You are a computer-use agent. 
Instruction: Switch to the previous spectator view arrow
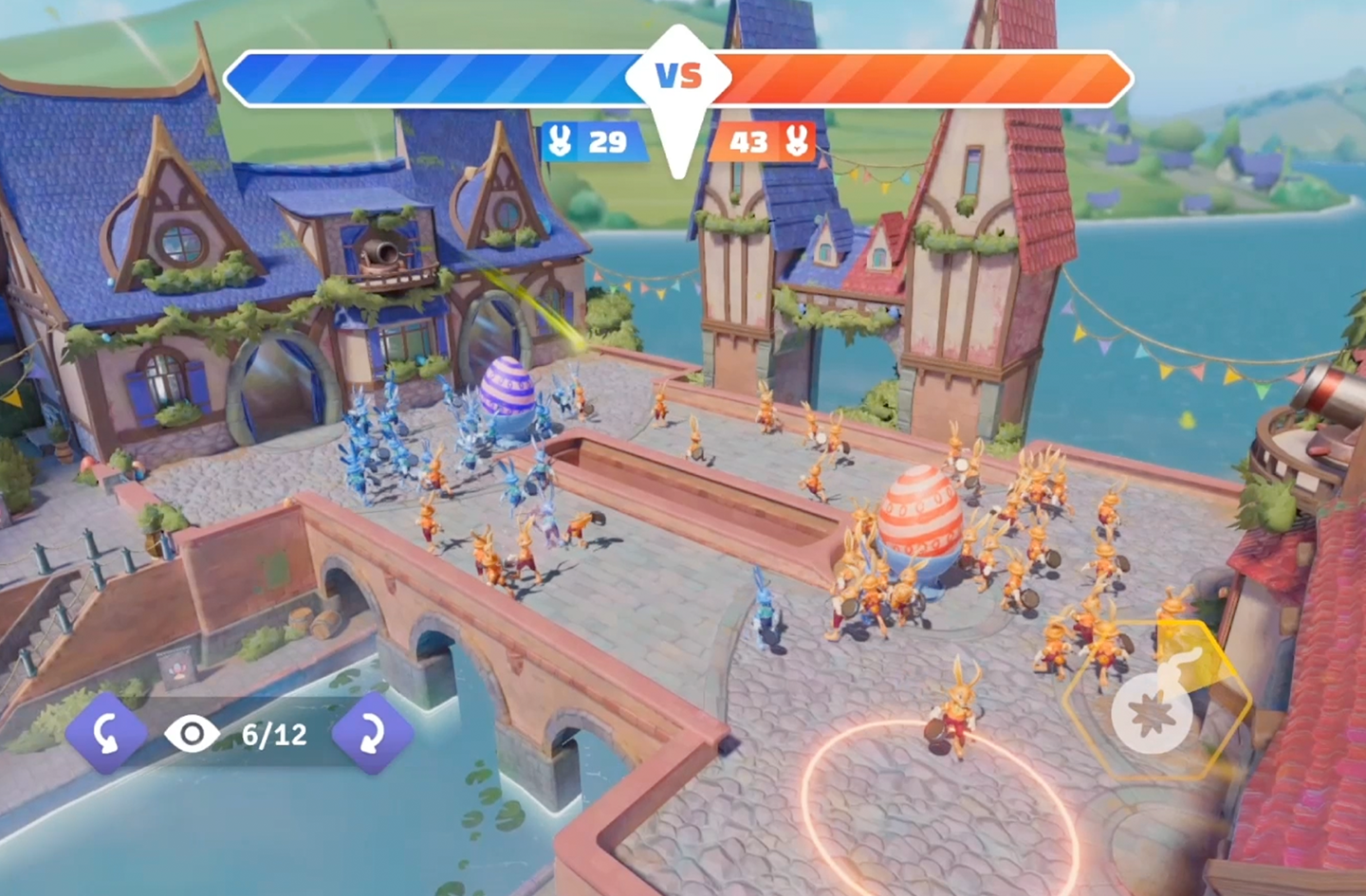pyautogui.click(x=106, y=734)
